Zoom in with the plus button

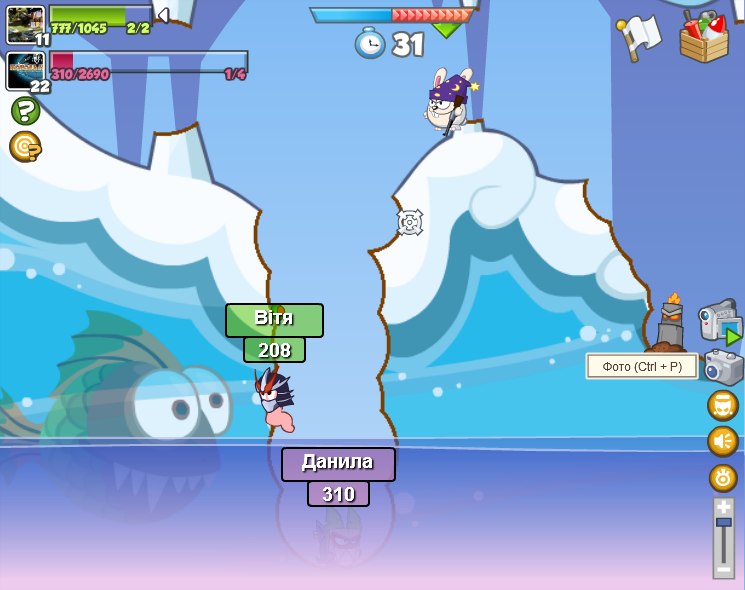click(x=724, y=507)
